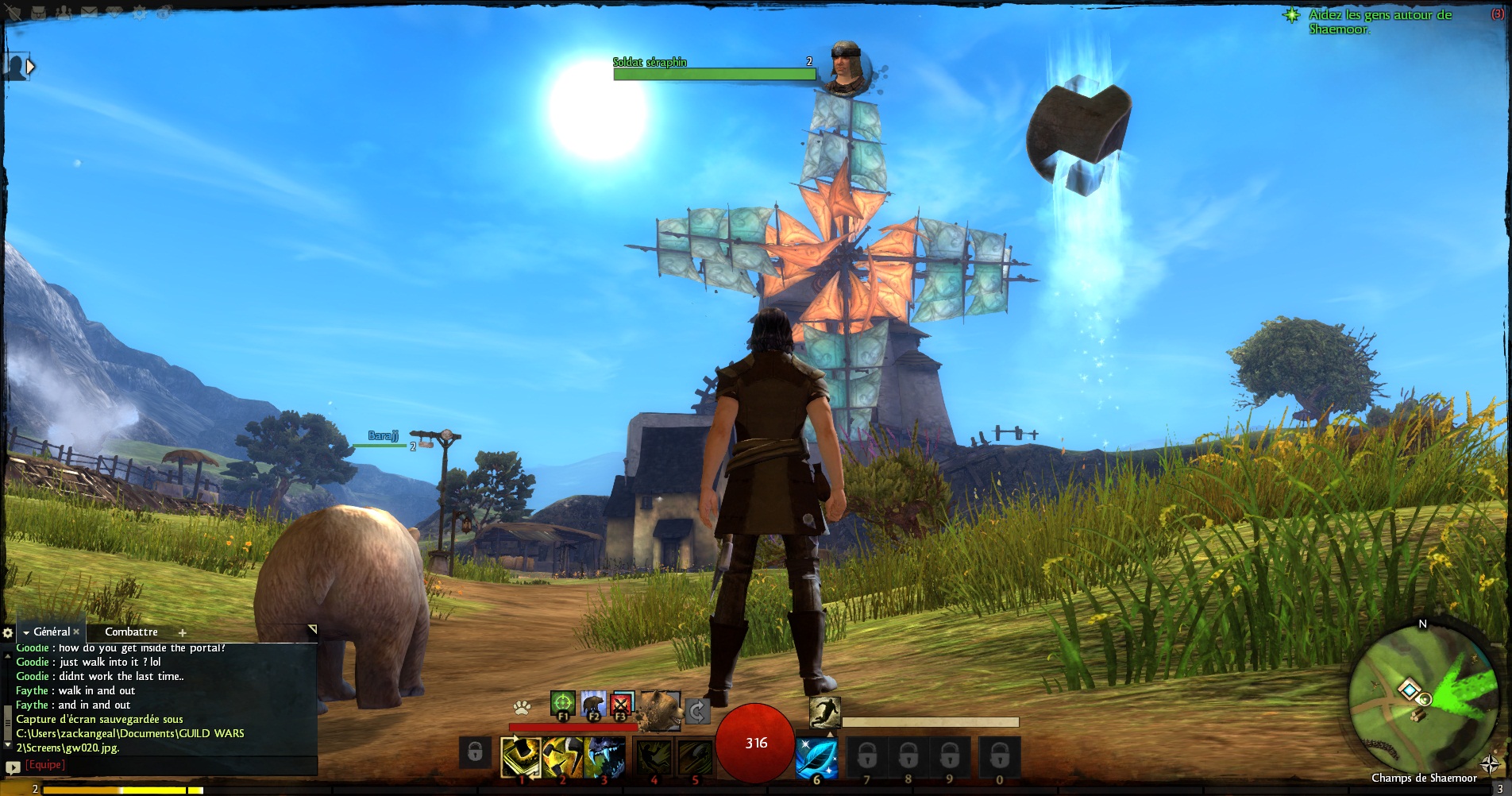Open the game options gear icon

pyautogui.click(x=140, y=13)
